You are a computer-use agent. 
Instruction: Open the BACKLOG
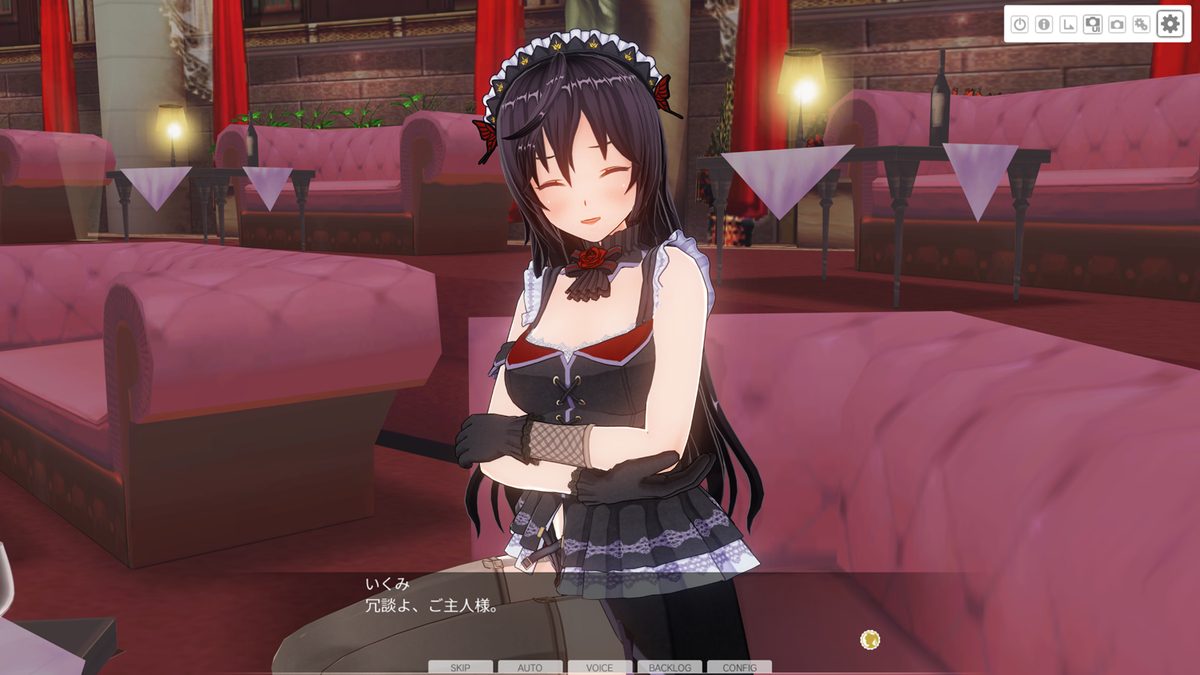tap(669, 667)
